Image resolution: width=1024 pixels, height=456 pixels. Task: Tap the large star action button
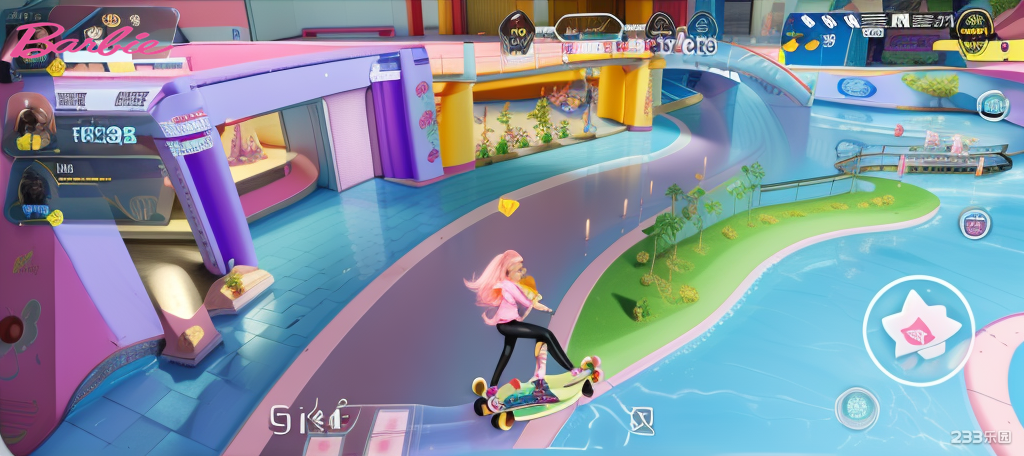click(x=918, y=330)
